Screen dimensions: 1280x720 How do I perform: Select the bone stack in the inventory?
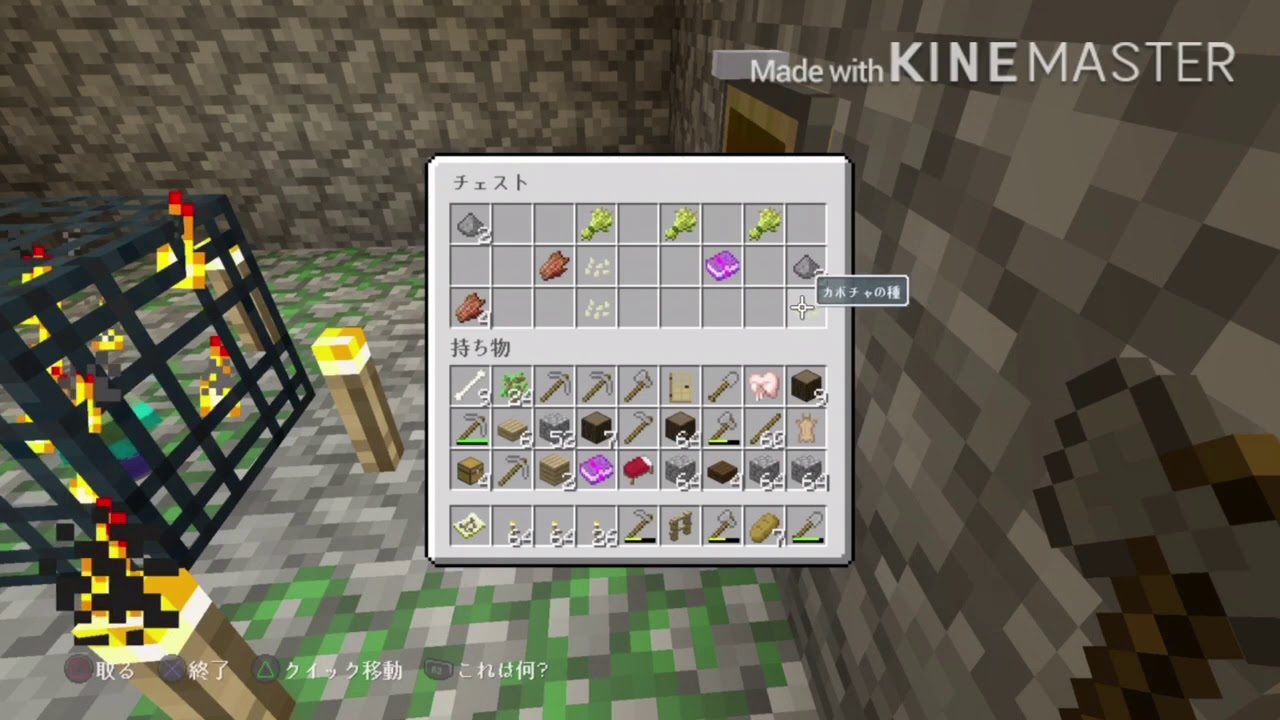470,387
